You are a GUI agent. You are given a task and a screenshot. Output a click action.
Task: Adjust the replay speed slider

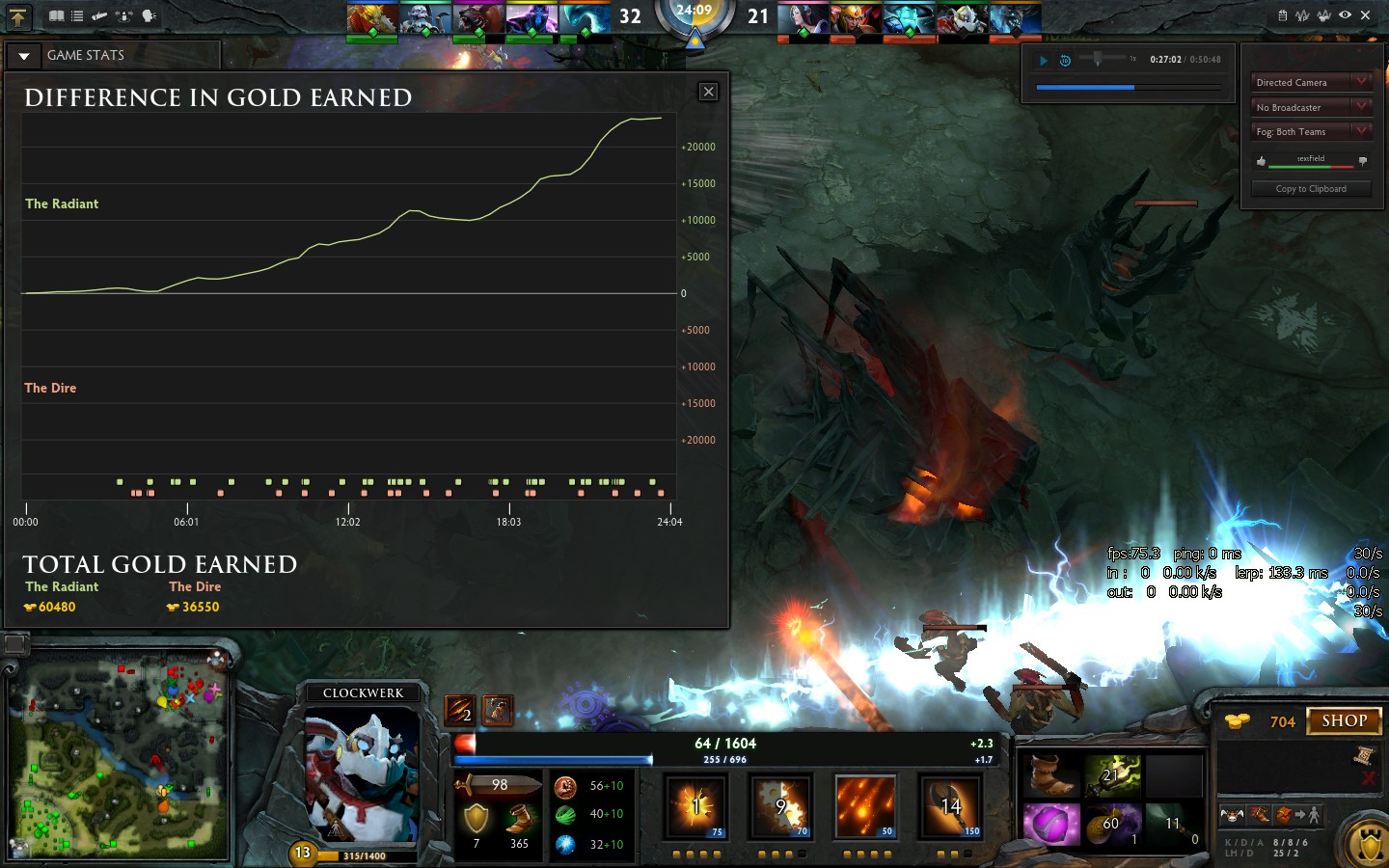click(1098, 60)
